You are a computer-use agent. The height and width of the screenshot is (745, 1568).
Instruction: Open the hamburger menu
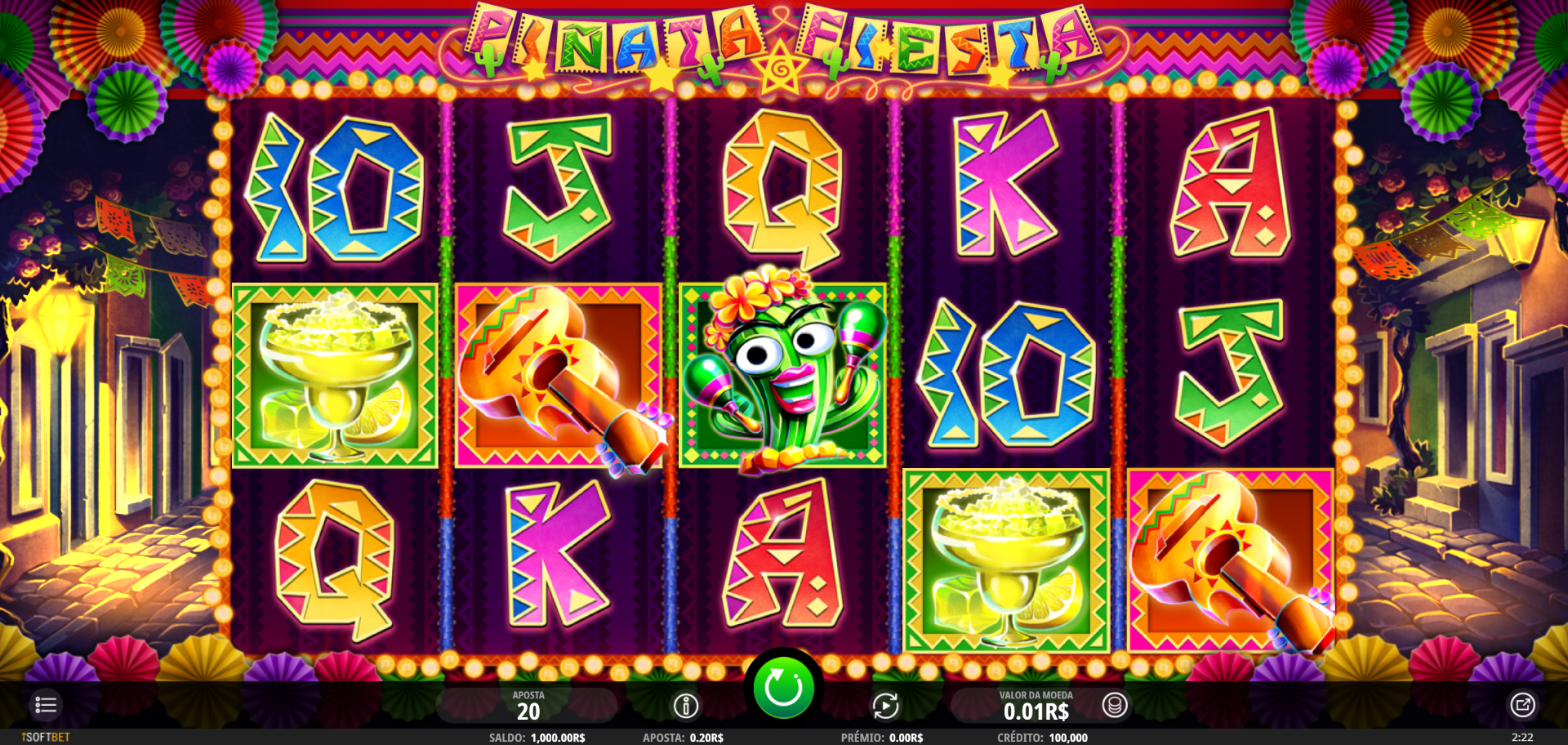coord(46,705)
